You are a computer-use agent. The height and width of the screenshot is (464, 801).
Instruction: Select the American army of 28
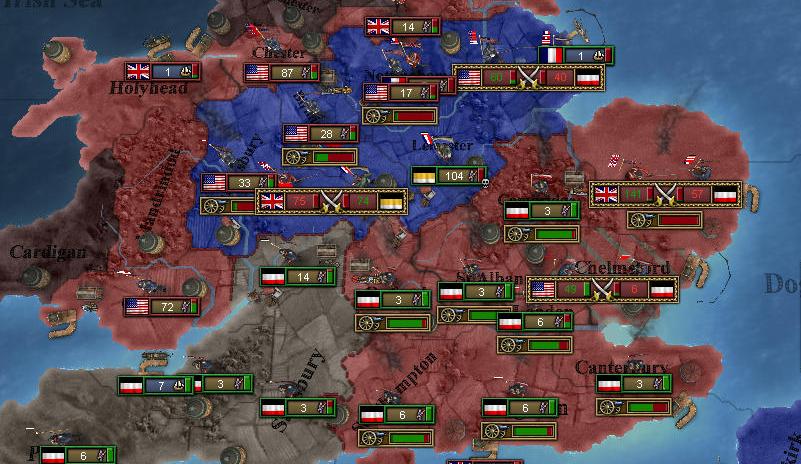coord(321,134)
